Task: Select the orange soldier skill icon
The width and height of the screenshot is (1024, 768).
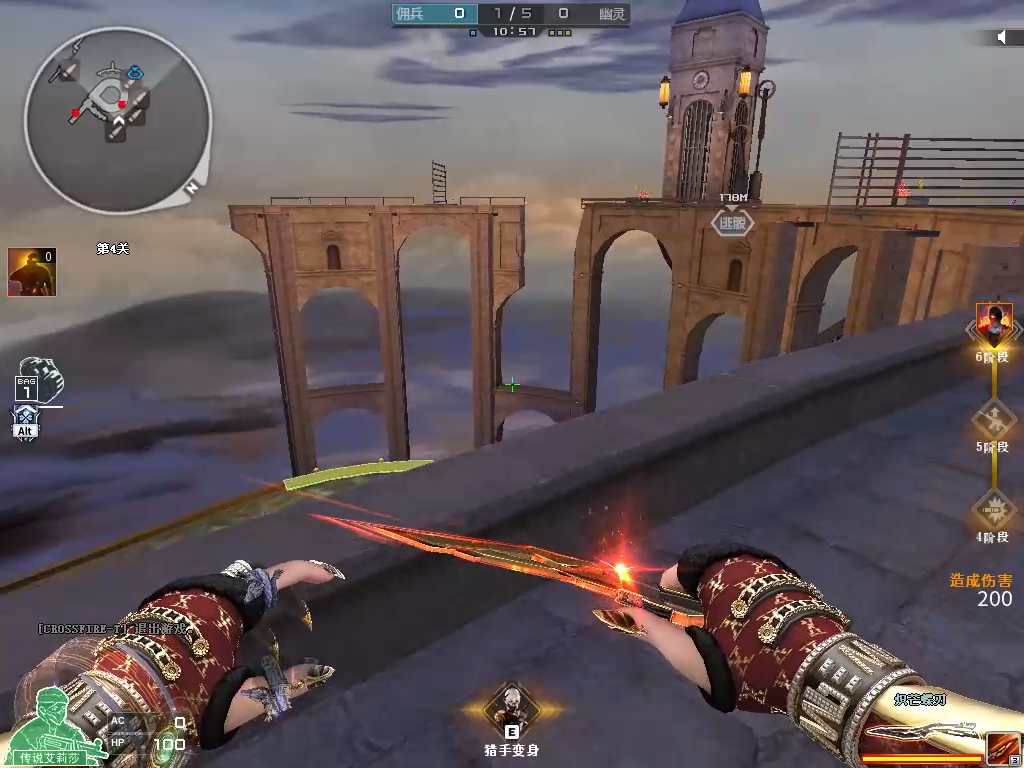Action: click(32, 272)
